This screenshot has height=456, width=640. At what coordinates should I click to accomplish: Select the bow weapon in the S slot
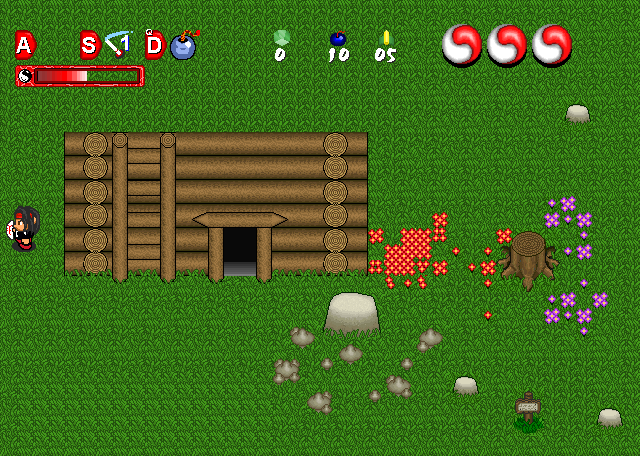118,44
